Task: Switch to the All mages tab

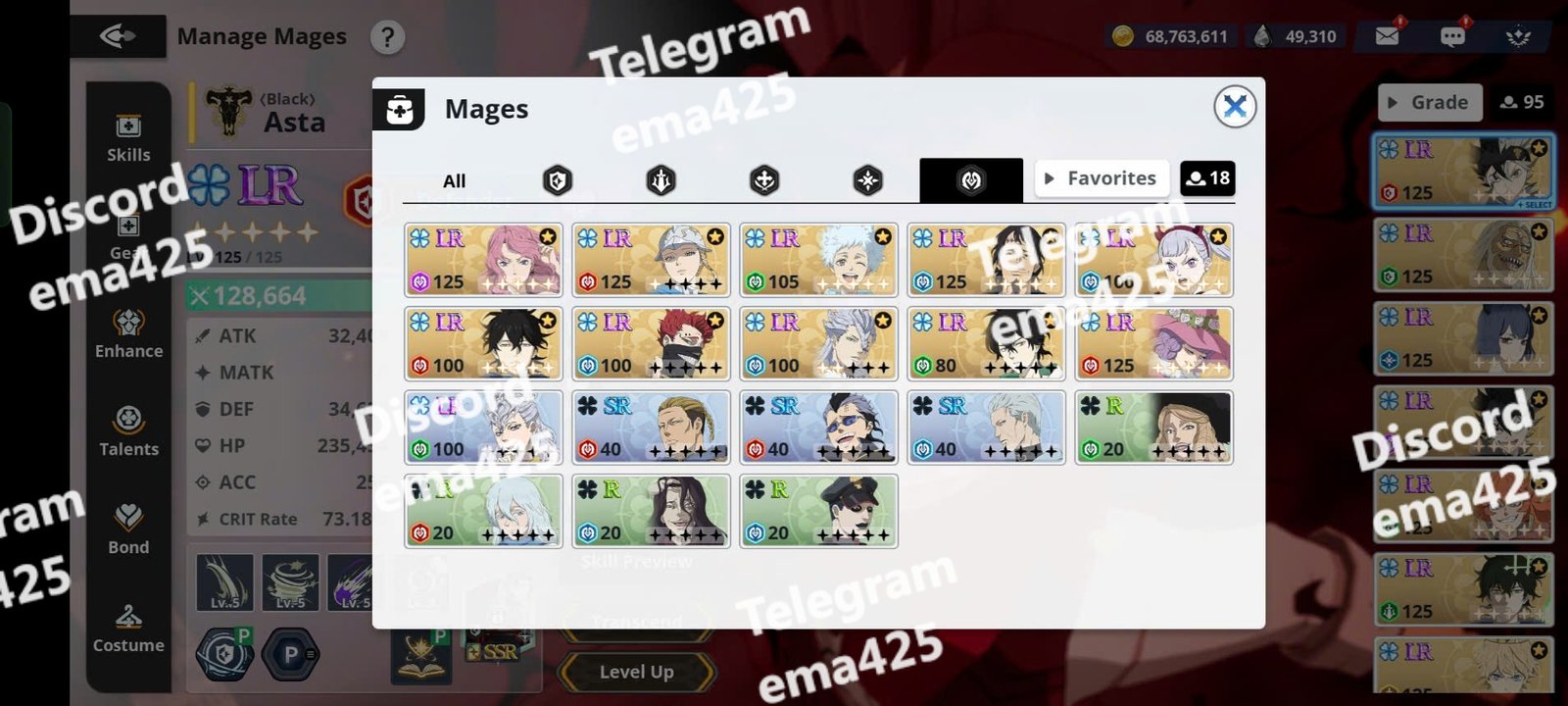Action: click(x=454, y=180)
